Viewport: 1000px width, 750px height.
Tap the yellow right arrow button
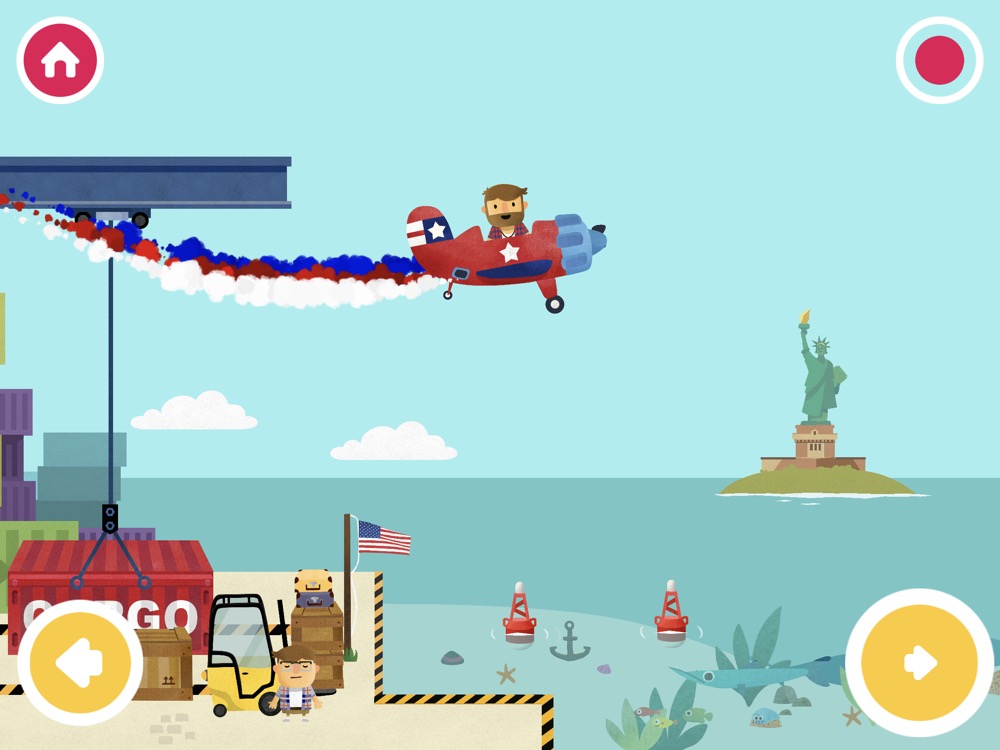click(919, 662)
